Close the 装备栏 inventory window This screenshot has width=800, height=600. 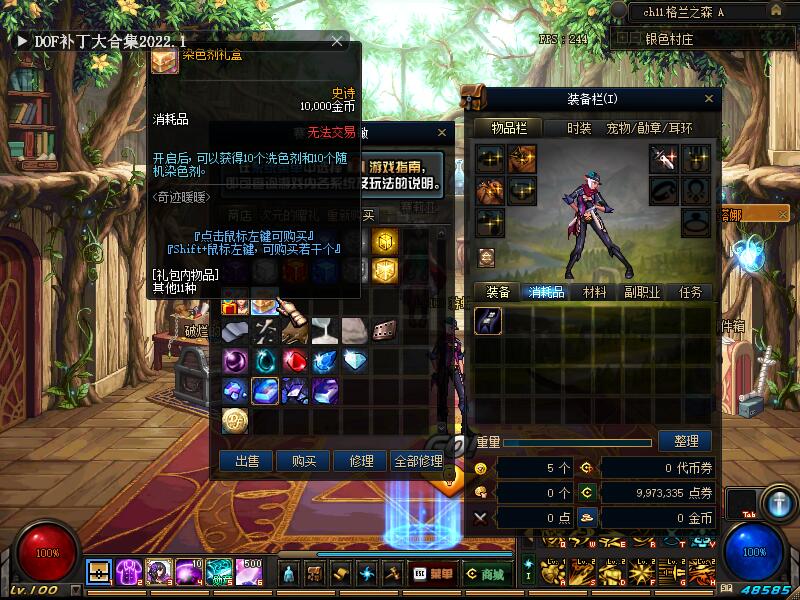[x=710, y=98]
